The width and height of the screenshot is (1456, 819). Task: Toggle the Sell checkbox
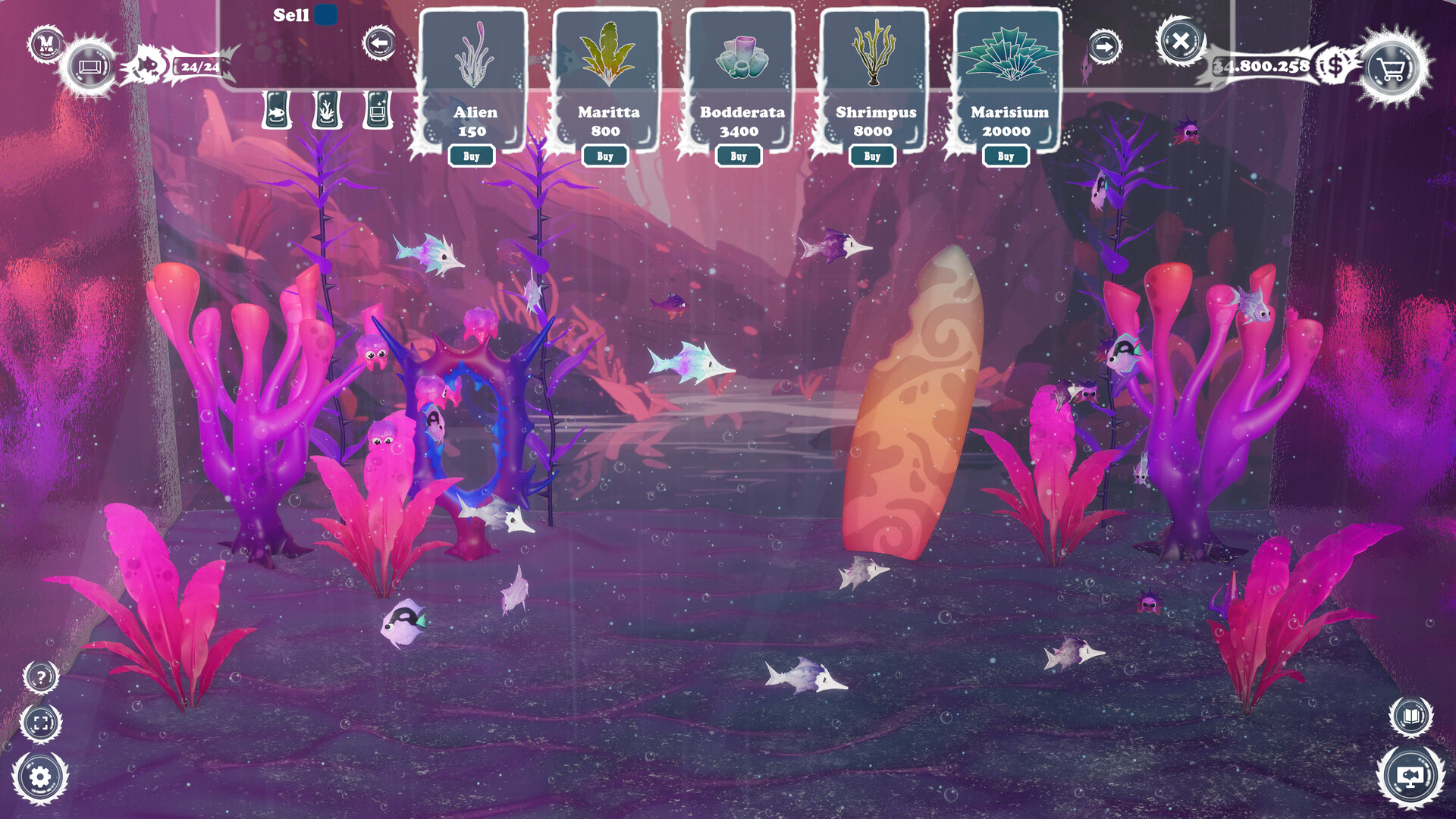pyautogui.click(x=326, y=14)
